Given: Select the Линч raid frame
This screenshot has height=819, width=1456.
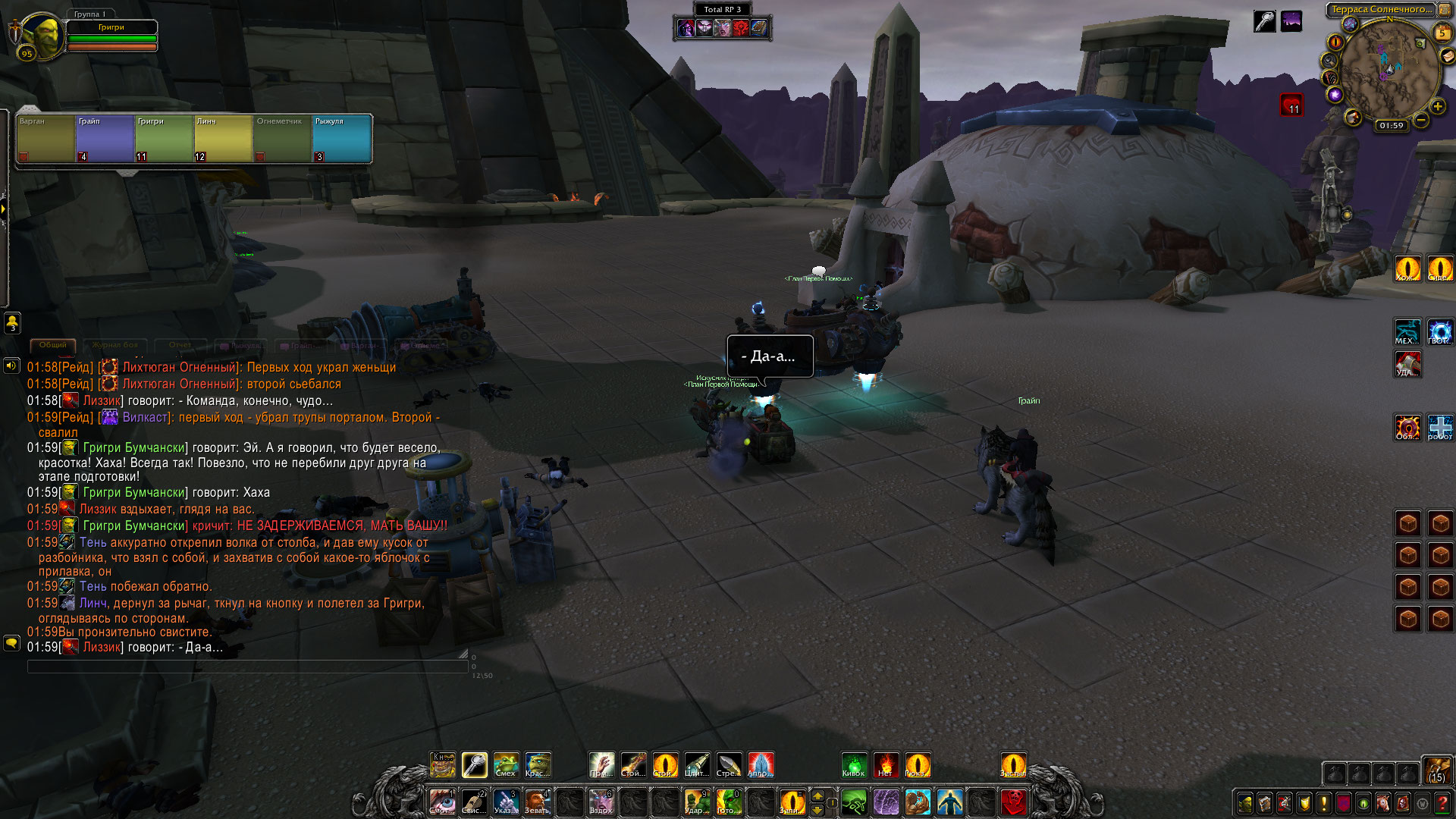Looking at the screenshot, I should [223, 138].
